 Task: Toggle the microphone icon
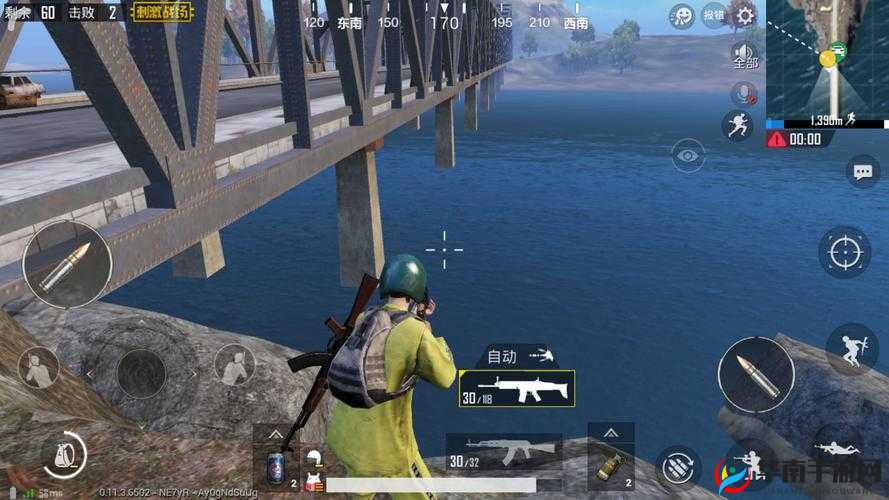744,95
